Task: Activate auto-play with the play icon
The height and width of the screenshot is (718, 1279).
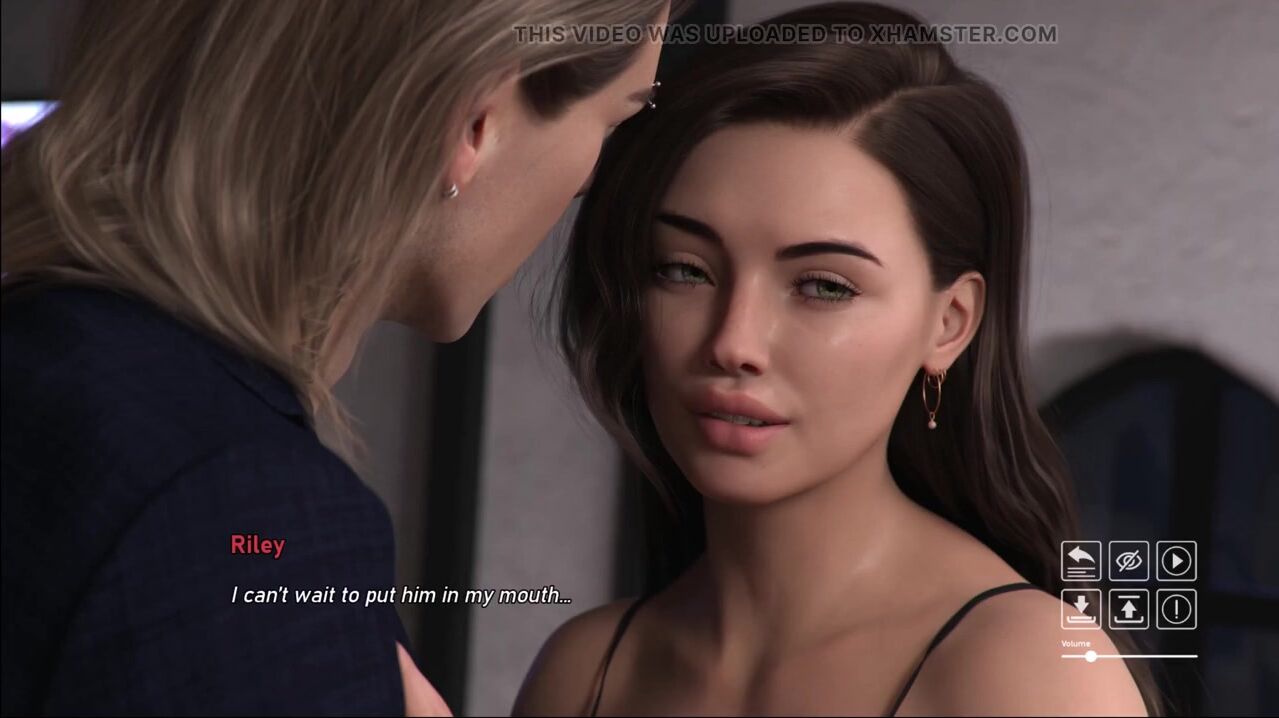Action: (1177, 561)
